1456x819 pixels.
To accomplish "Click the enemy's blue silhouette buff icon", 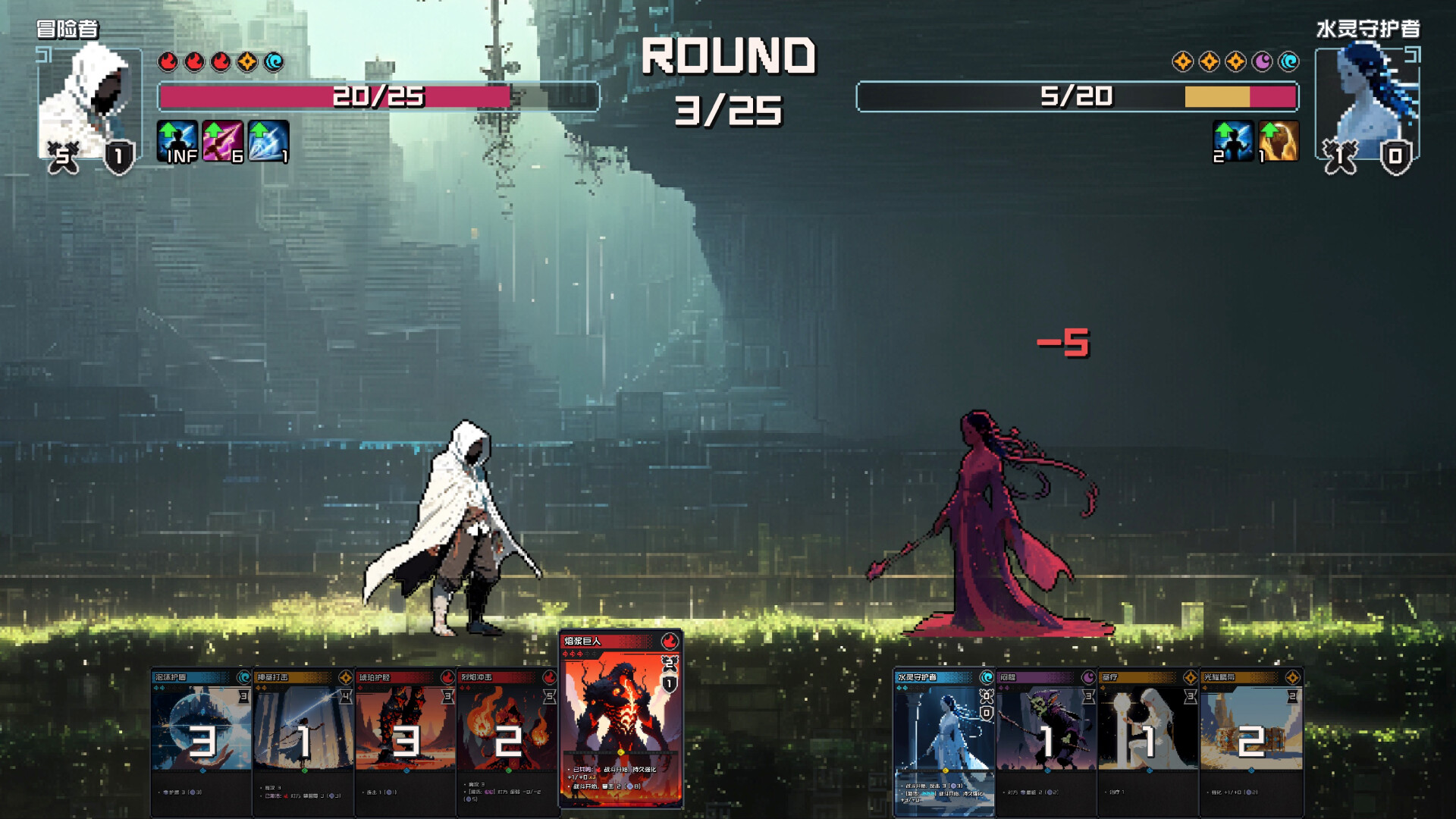I will (x=1233, y=141).
